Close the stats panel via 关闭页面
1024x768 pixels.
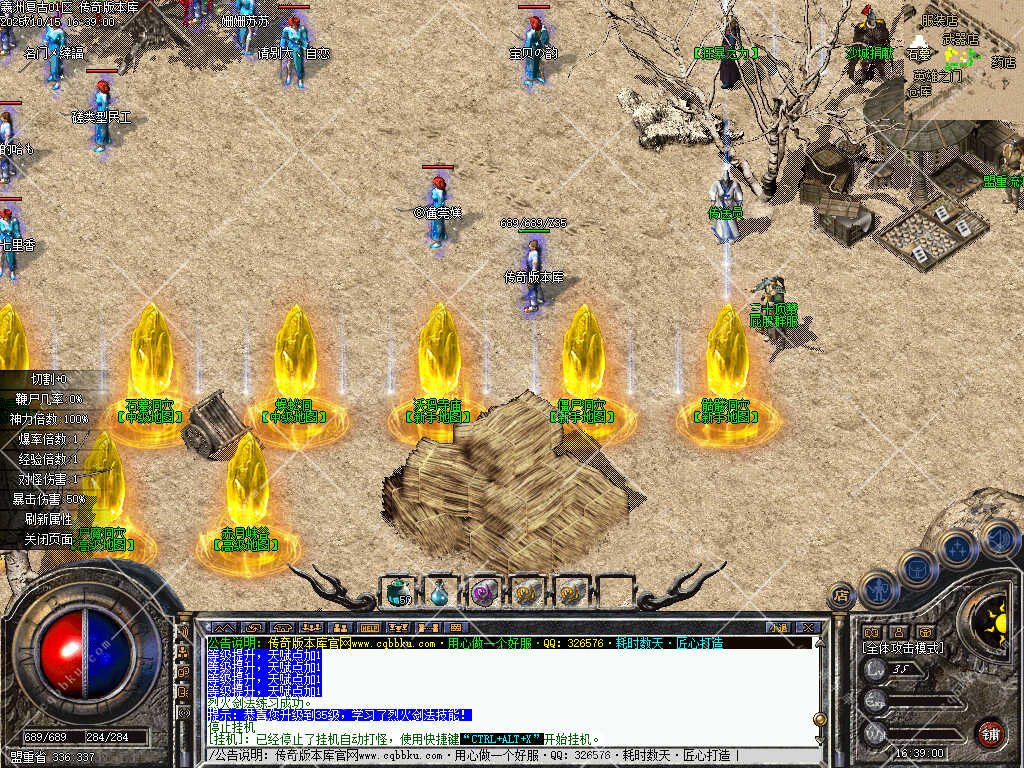click(48, 539)
